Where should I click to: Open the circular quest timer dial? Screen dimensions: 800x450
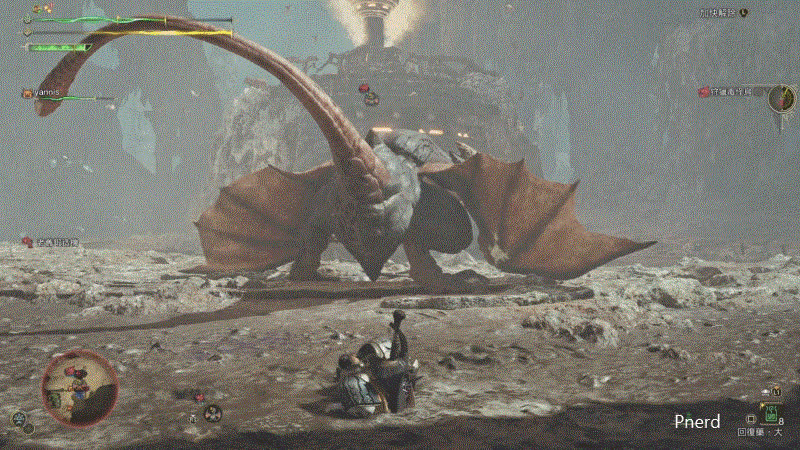click(782, 98)
